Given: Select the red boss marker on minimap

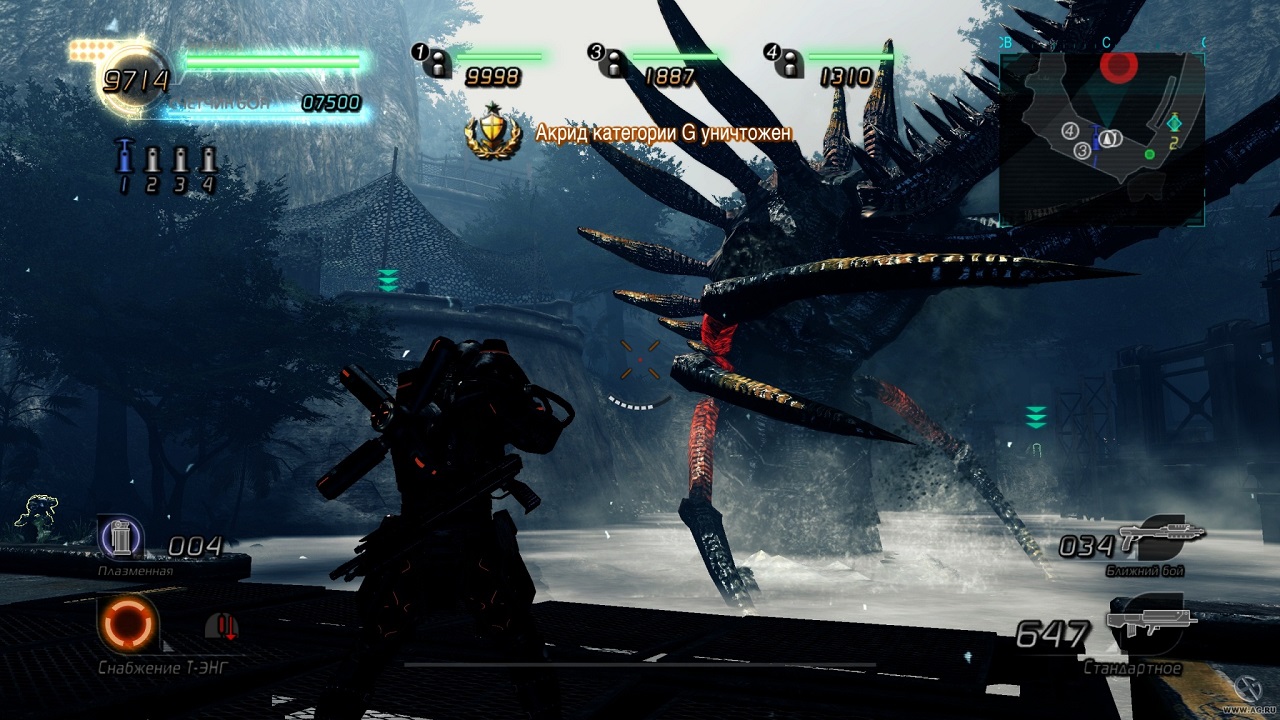Looking at the screenshot, I should point(1119,67).
